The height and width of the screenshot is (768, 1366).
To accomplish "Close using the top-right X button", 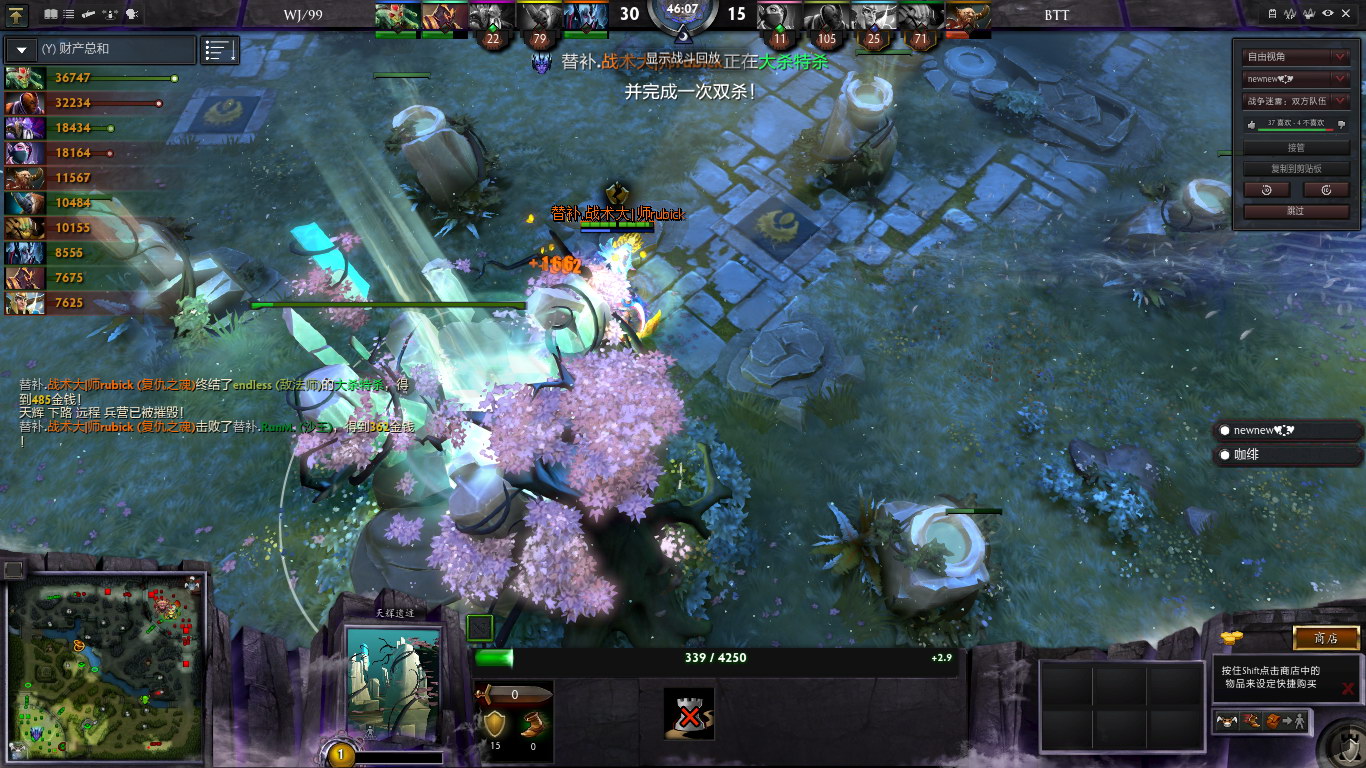I will point(1349,14).
